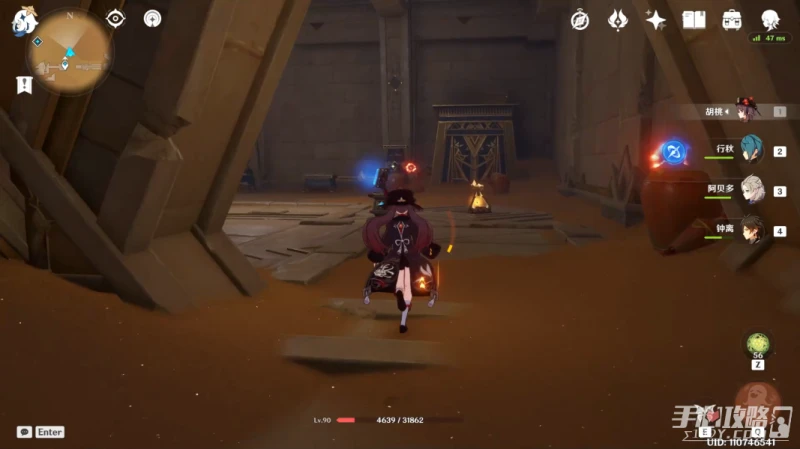Open the character screen head icon

pos(770,19)
